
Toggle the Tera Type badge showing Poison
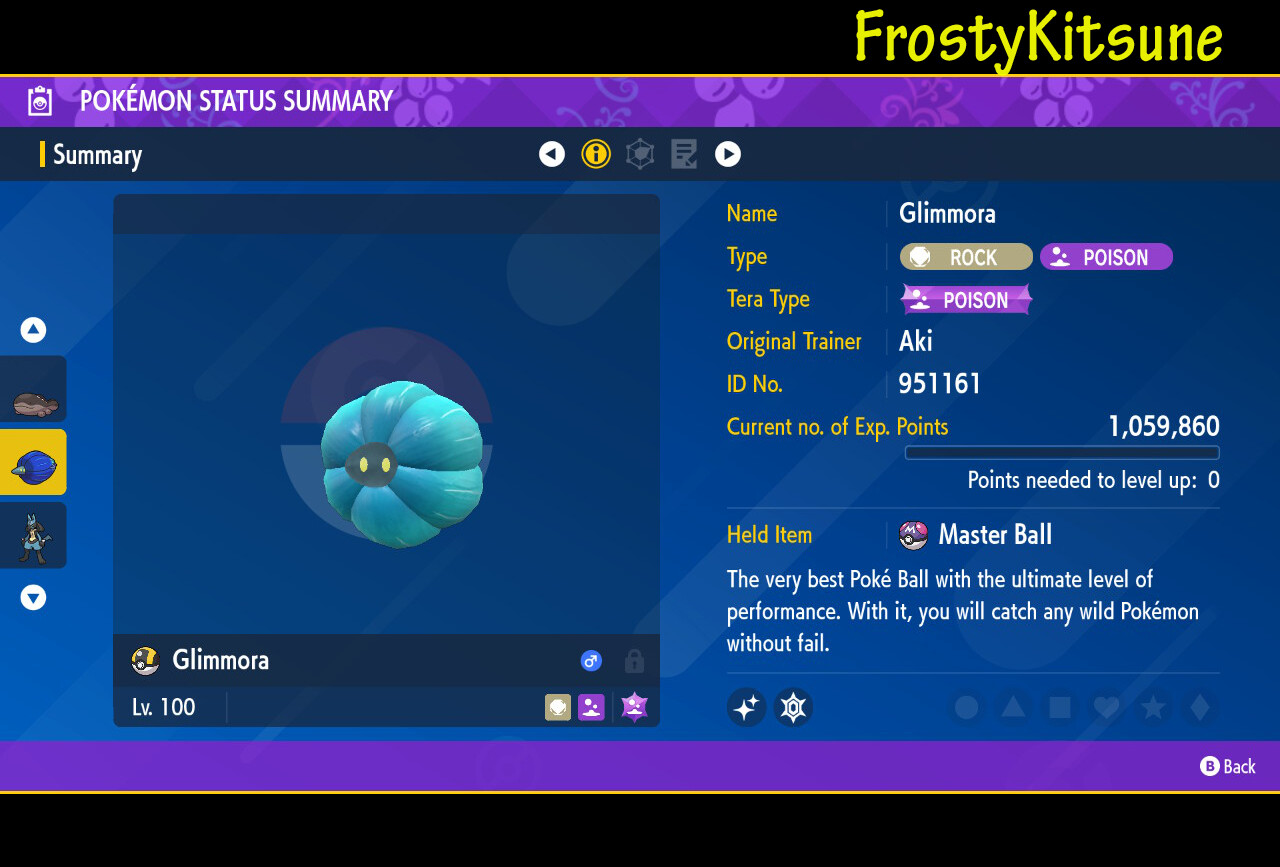[x=966, y=299]
